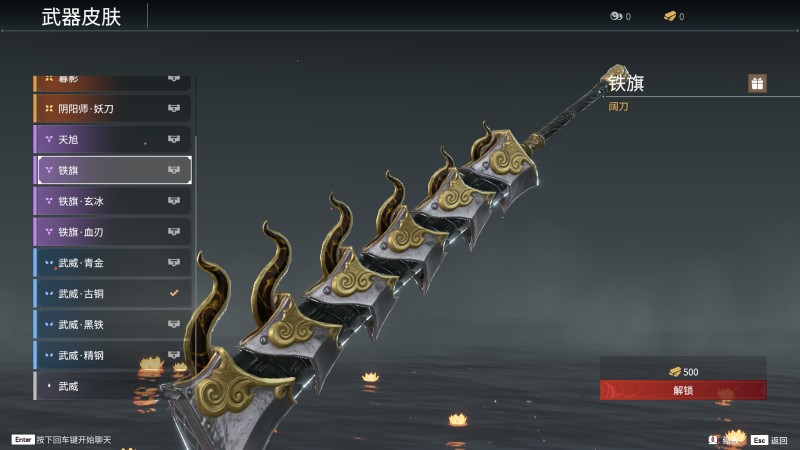Open the gift box icon beside 铁旗
Image resolution: width=800 pixels, height=450 pixels.
click(x=757, y=83)
